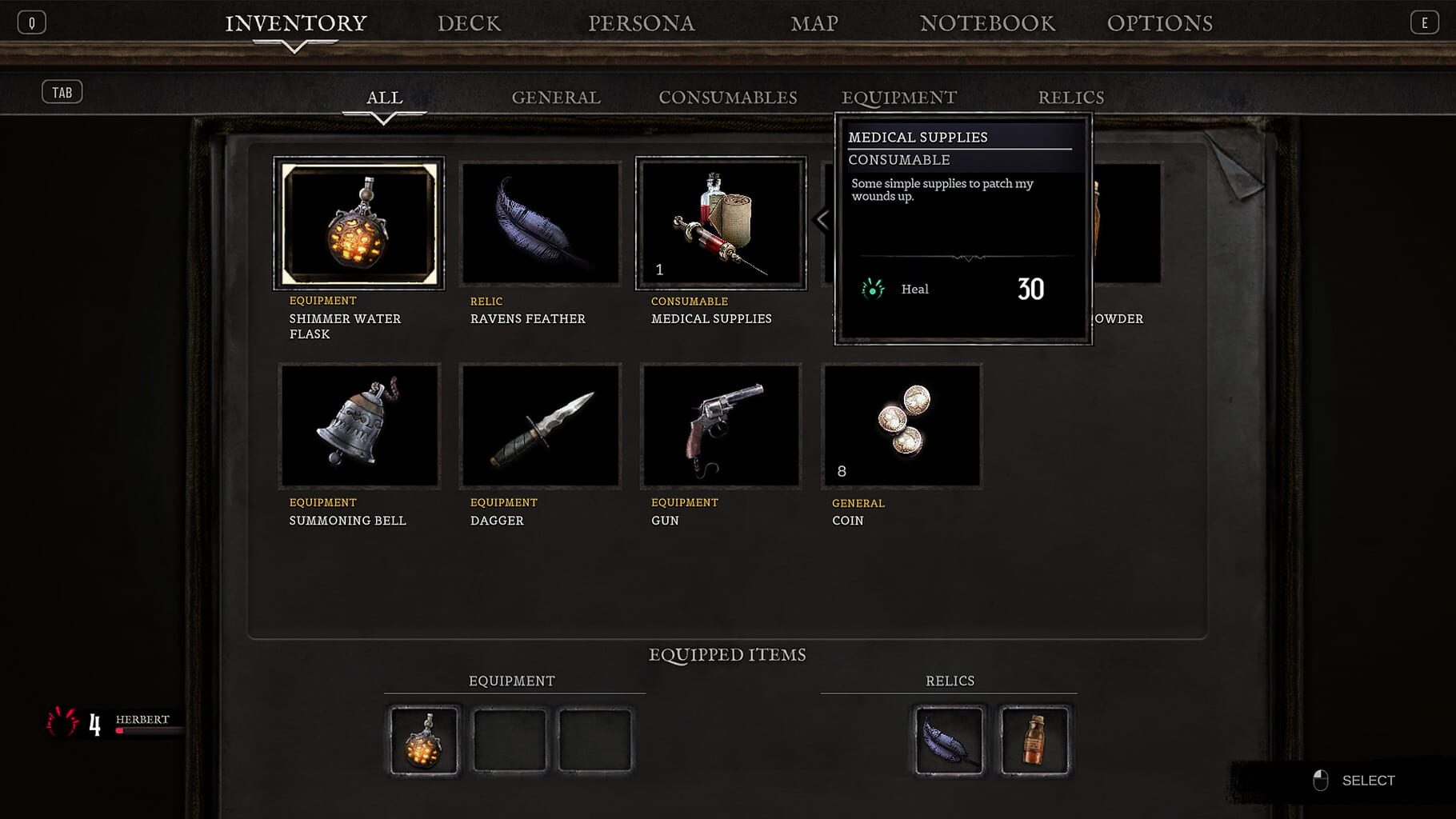Screen dimensions: 1456x819
Task: Click the Coin stack icon
Action: click(x=900, y=425)
